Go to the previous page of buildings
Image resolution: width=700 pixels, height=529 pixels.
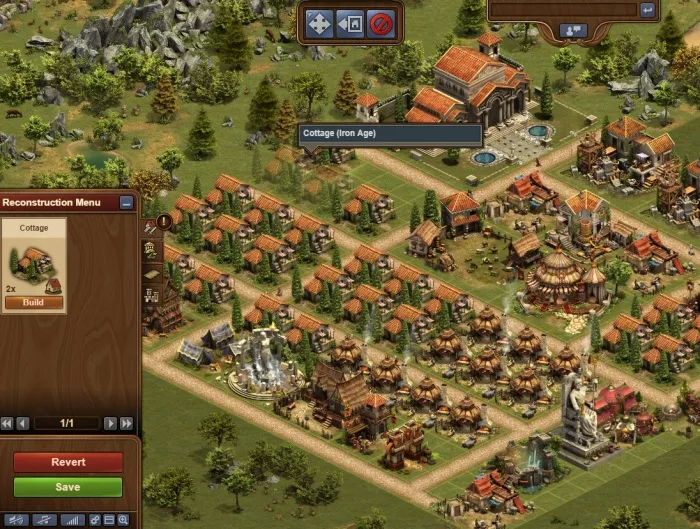click(24, 423)
